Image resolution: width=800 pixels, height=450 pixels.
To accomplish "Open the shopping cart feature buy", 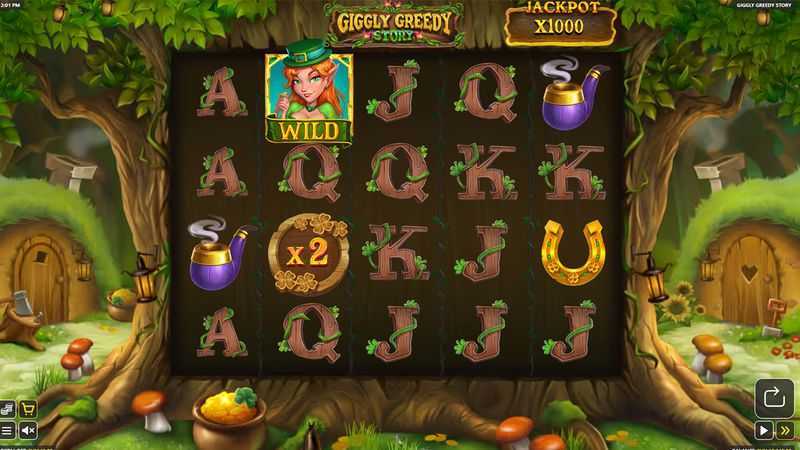I will coord(28,408).
